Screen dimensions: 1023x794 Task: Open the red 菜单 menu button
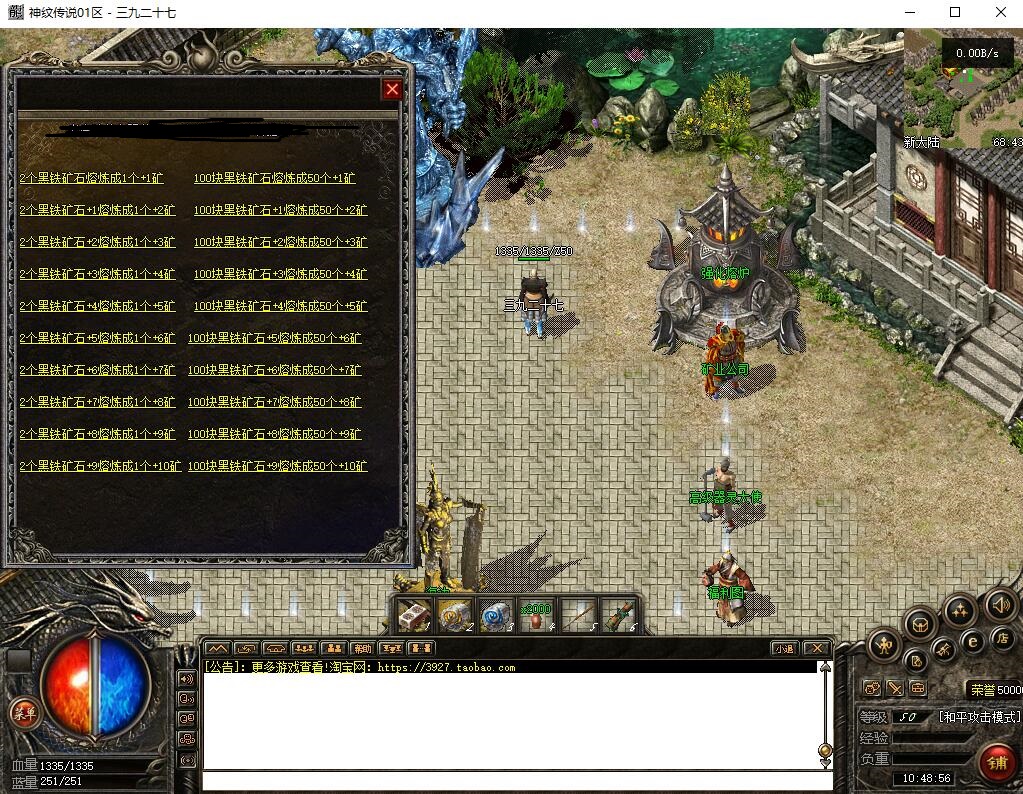click(x=22, y=713)
